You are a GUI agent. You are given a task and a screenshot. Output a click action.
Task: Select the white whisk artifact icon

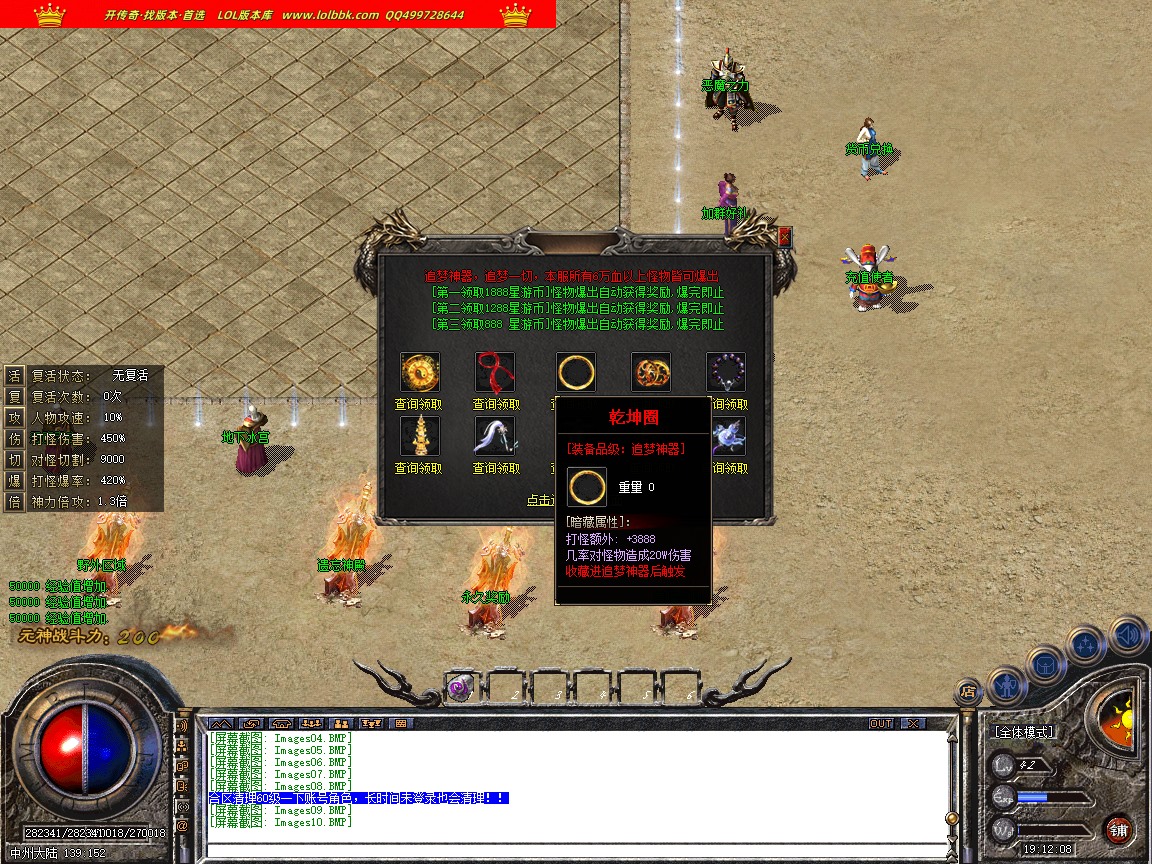tap(495, 436)
